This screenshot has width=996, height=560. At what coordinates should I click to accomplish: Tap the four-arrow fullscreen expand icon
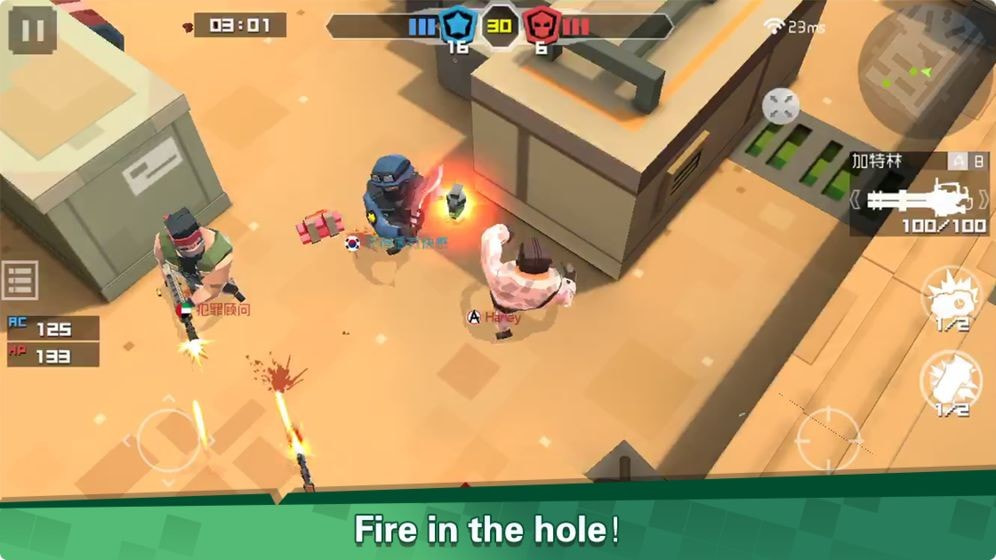click(780, 106)
